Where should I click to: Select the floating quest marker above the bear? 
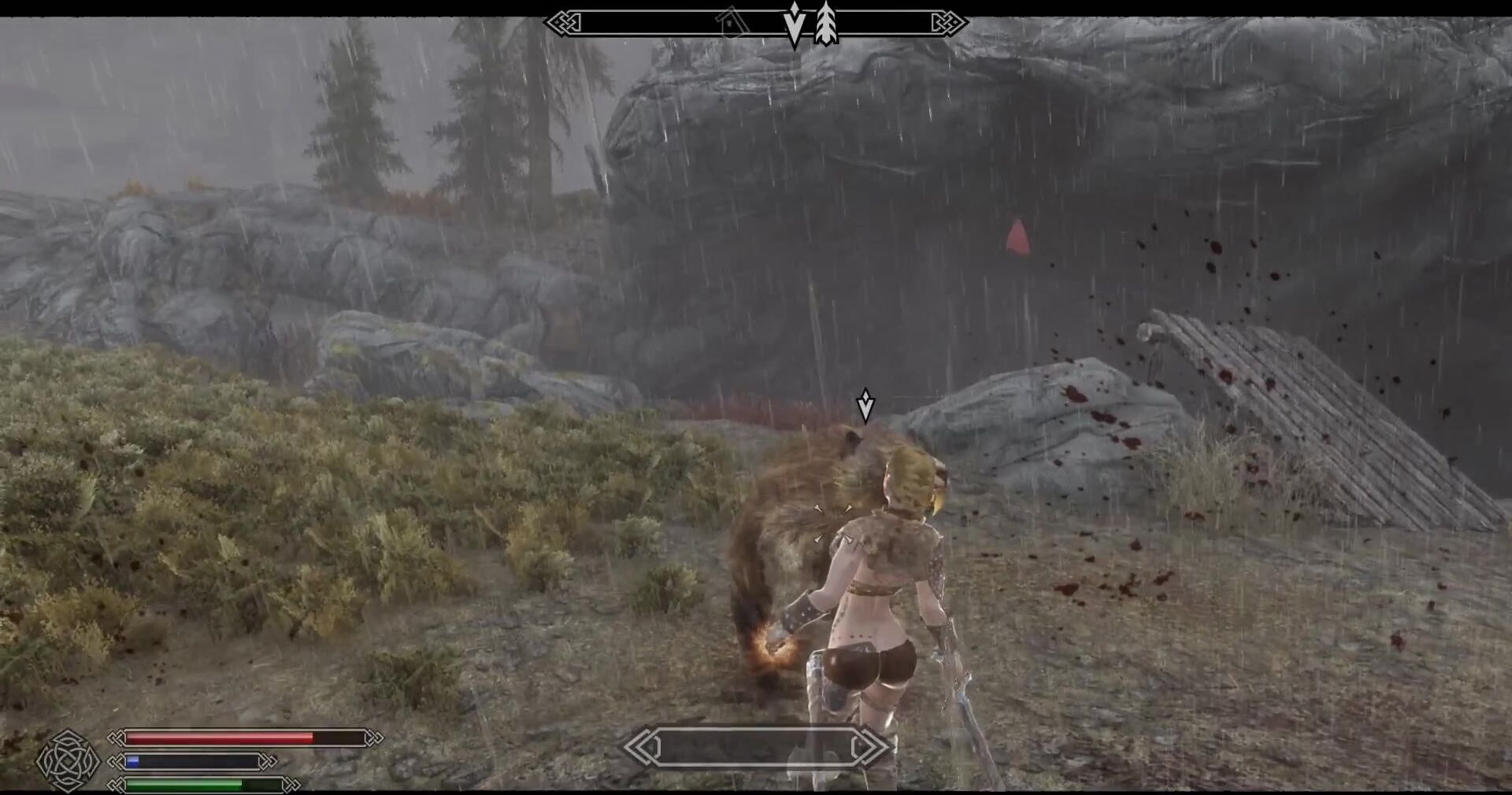click(865, 405)
